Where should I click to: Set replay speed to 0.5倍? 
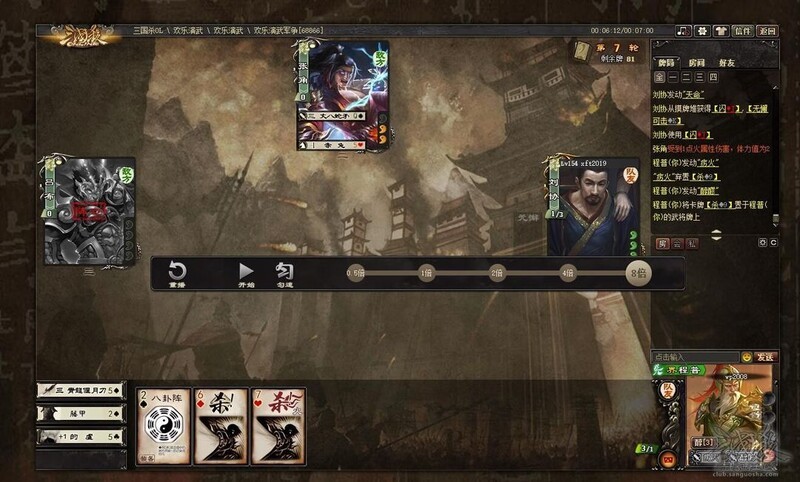[355, 272]
